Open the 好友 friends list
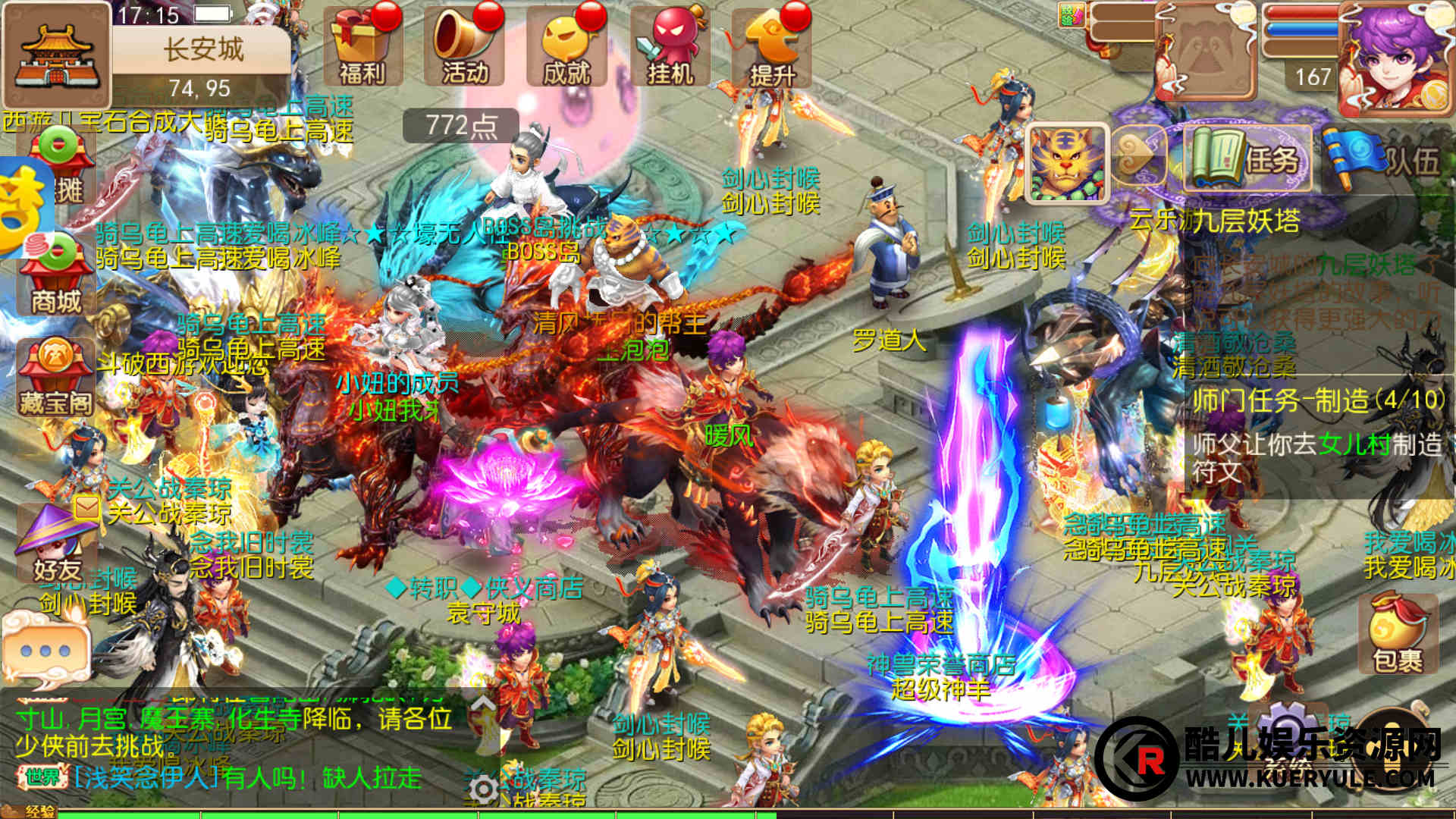The width and height of the screenshot is (1456, 819). coord(56,542)
